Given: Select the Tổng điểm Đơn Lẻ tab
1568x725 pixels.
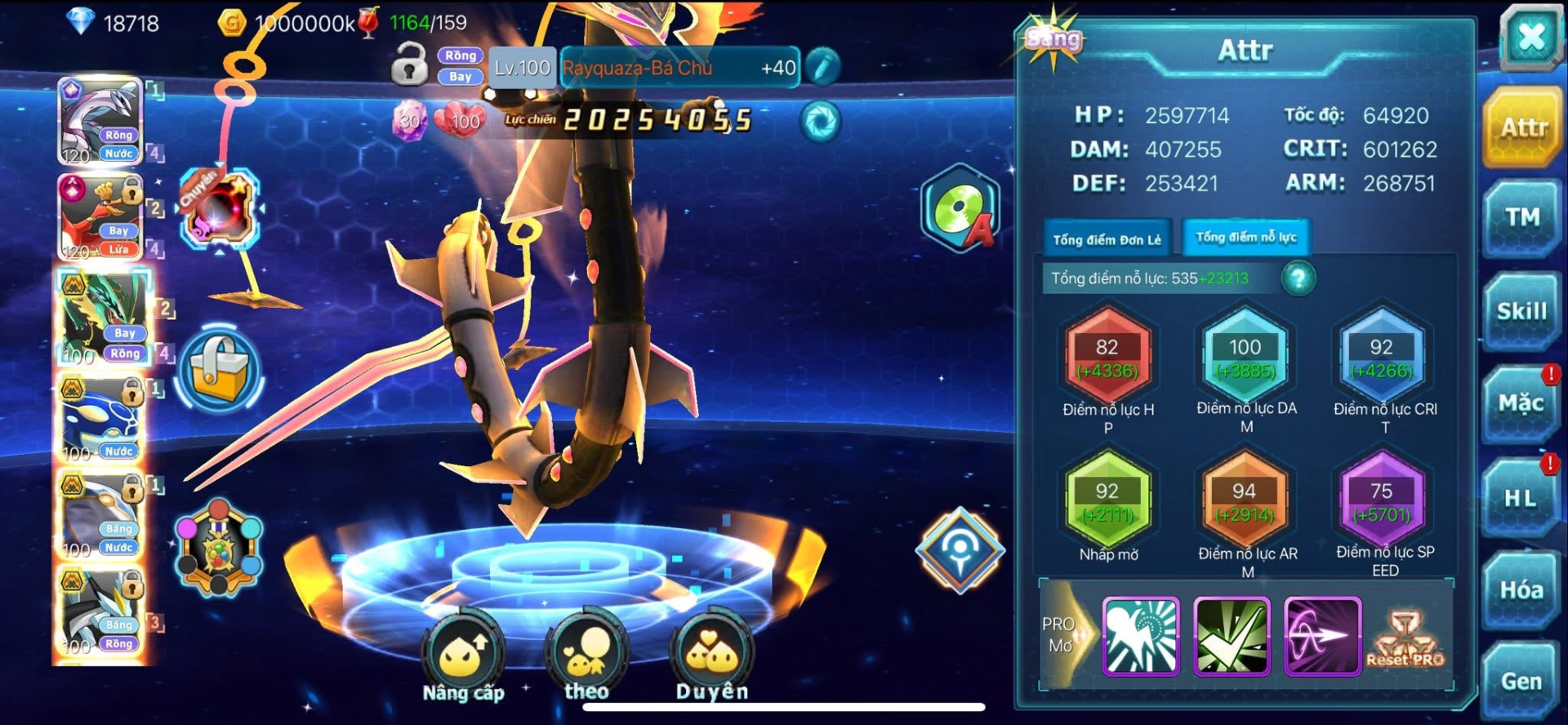Looking at the screenshot, I should pos(1107,239).
